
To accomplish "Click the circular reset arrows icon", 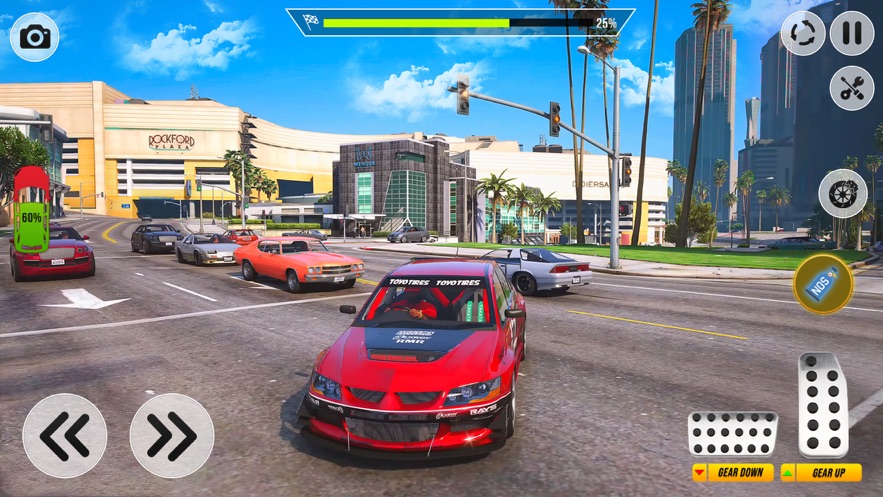I will click(x=803, y=34).
